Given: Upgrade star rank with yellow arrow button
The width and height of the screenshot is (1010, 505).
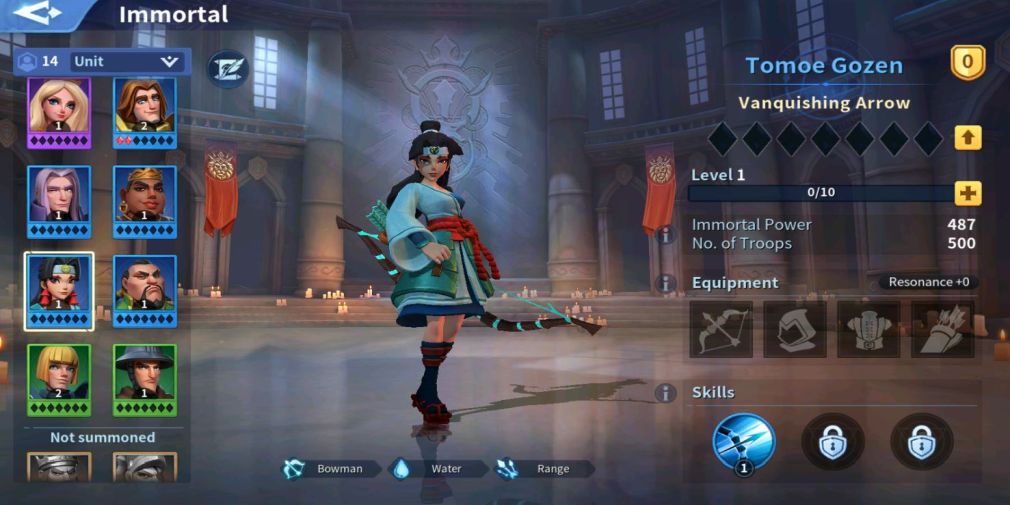Looking at the screenshot, I should click(x=967, y=138).
